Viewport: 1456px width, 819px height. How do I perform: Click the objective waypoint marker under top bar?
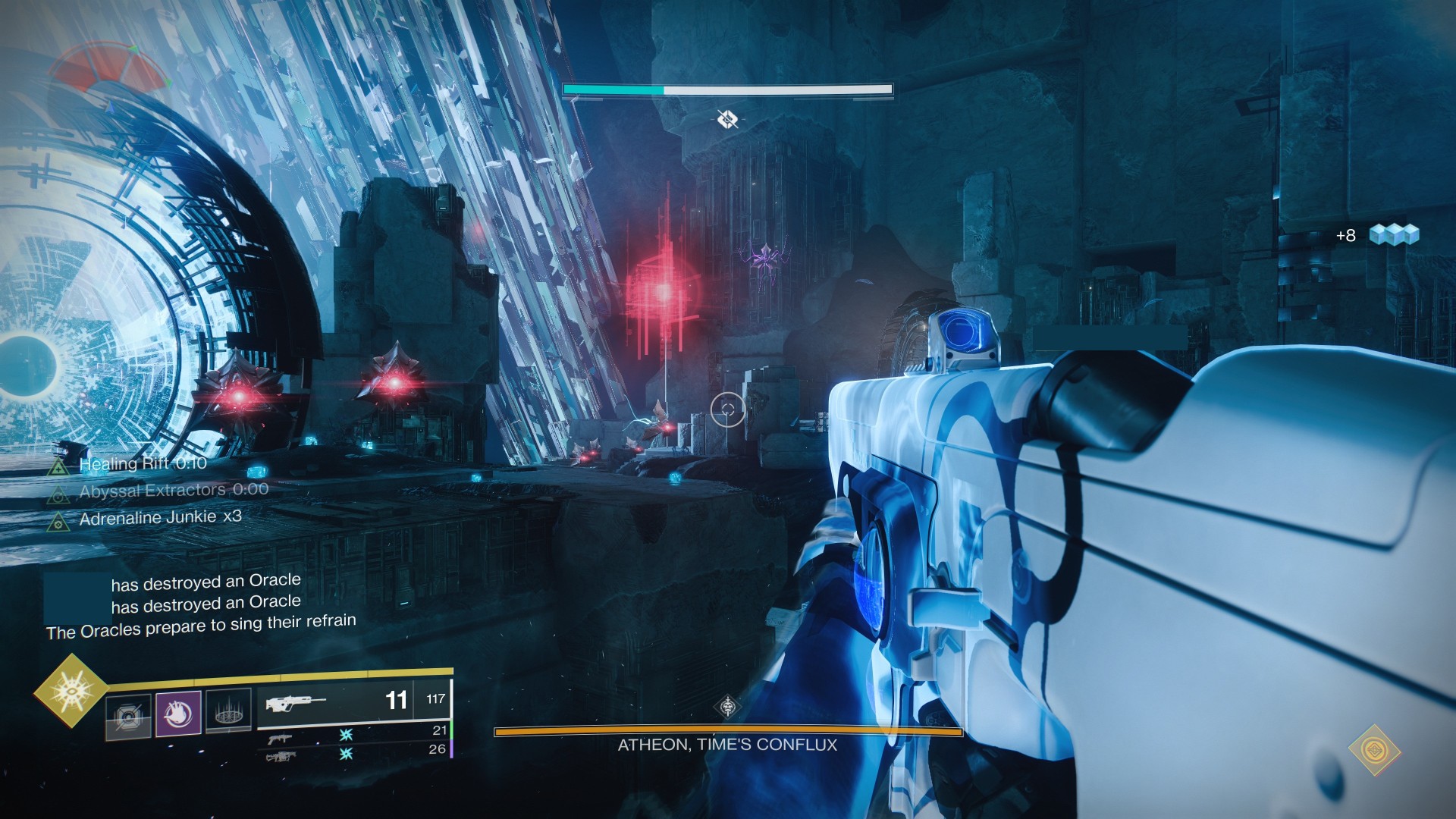tap(727, 119)
